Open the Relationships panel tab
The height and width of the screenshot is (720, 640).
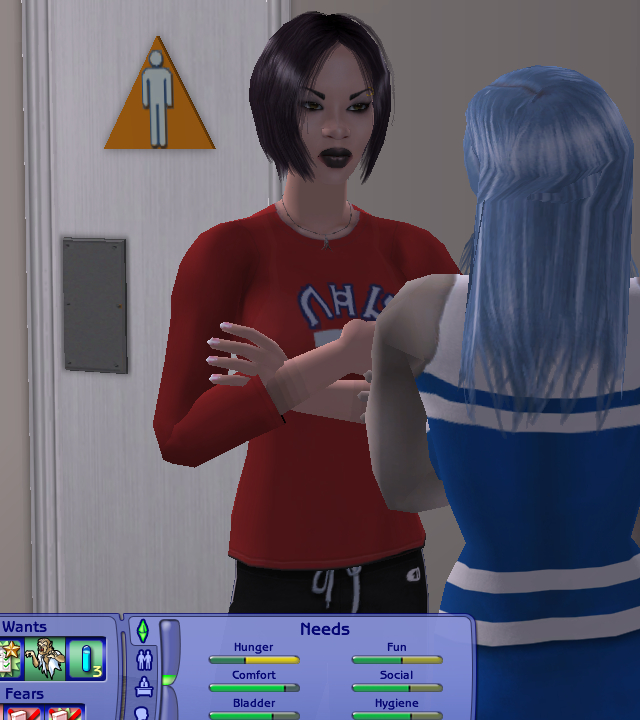(143, 660)
